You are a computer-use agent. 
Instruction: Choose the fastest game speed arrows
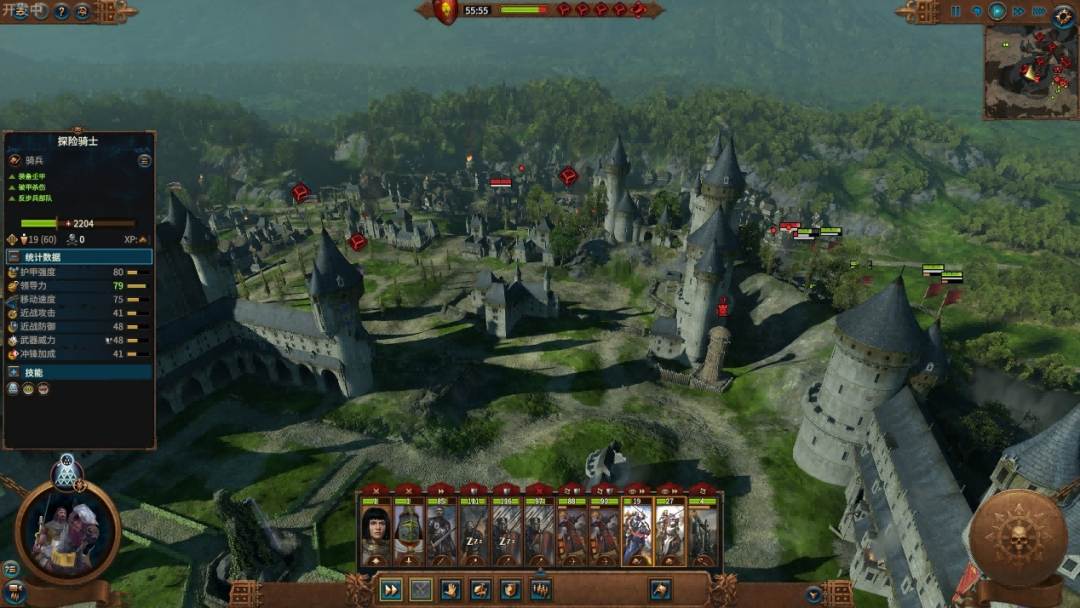(1037, 12)
